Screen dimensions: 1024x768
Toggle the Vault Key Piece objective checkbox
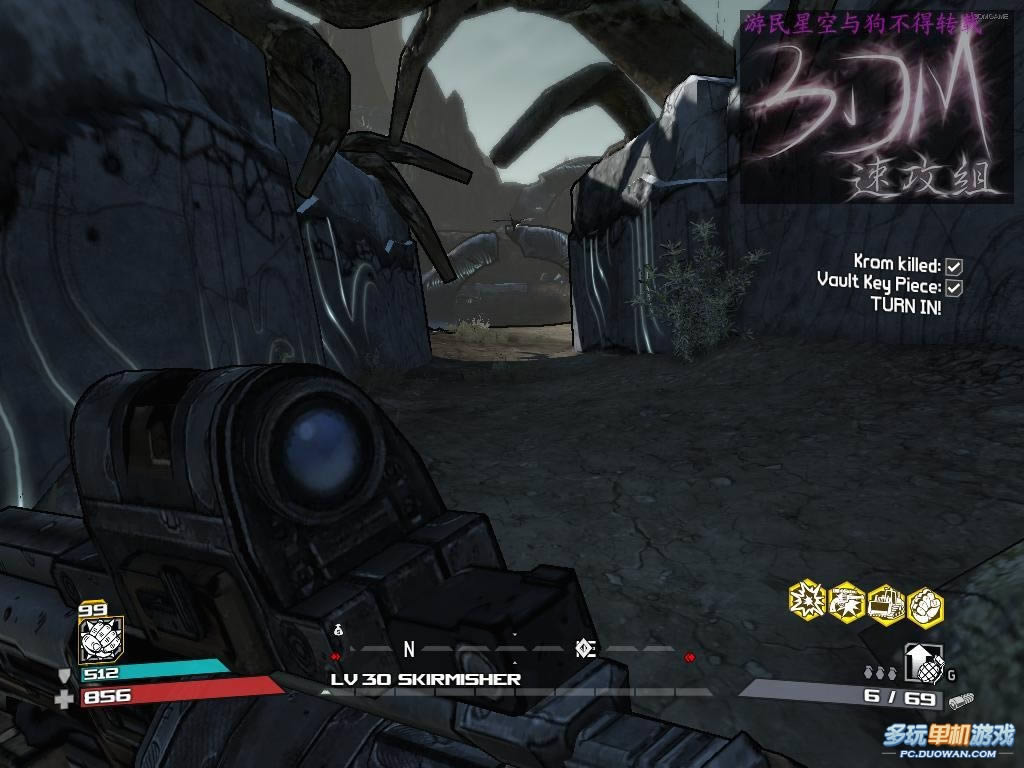click(954, 288)
